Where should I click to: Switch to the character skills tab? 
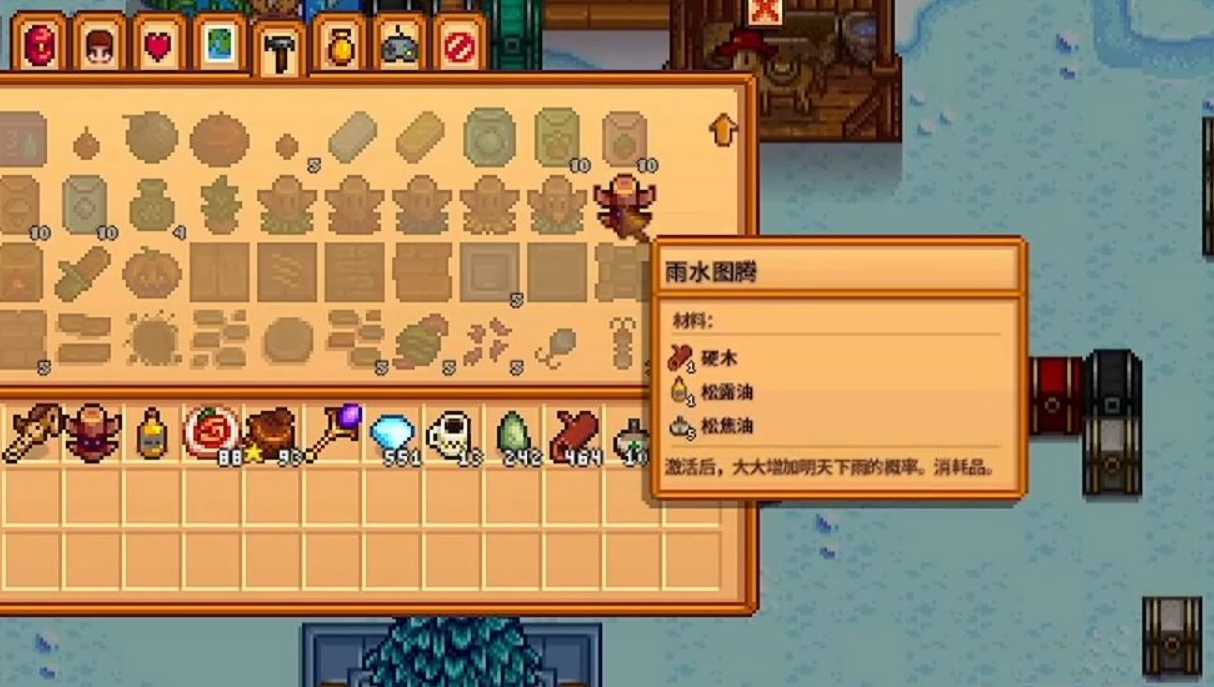coord(99,45)
